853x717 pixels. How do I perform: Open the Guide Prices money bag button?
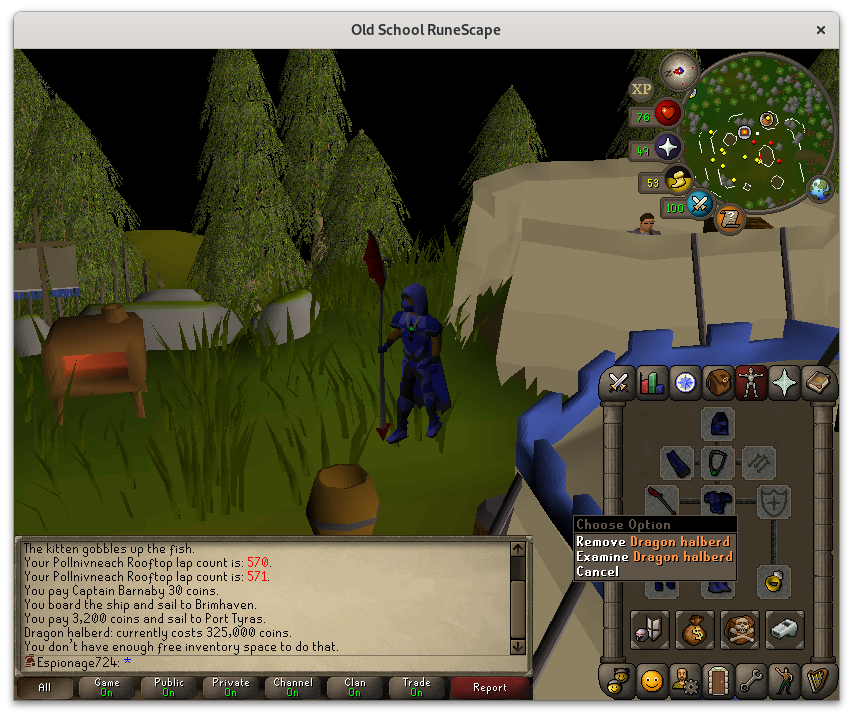click(x=695, y=628)
